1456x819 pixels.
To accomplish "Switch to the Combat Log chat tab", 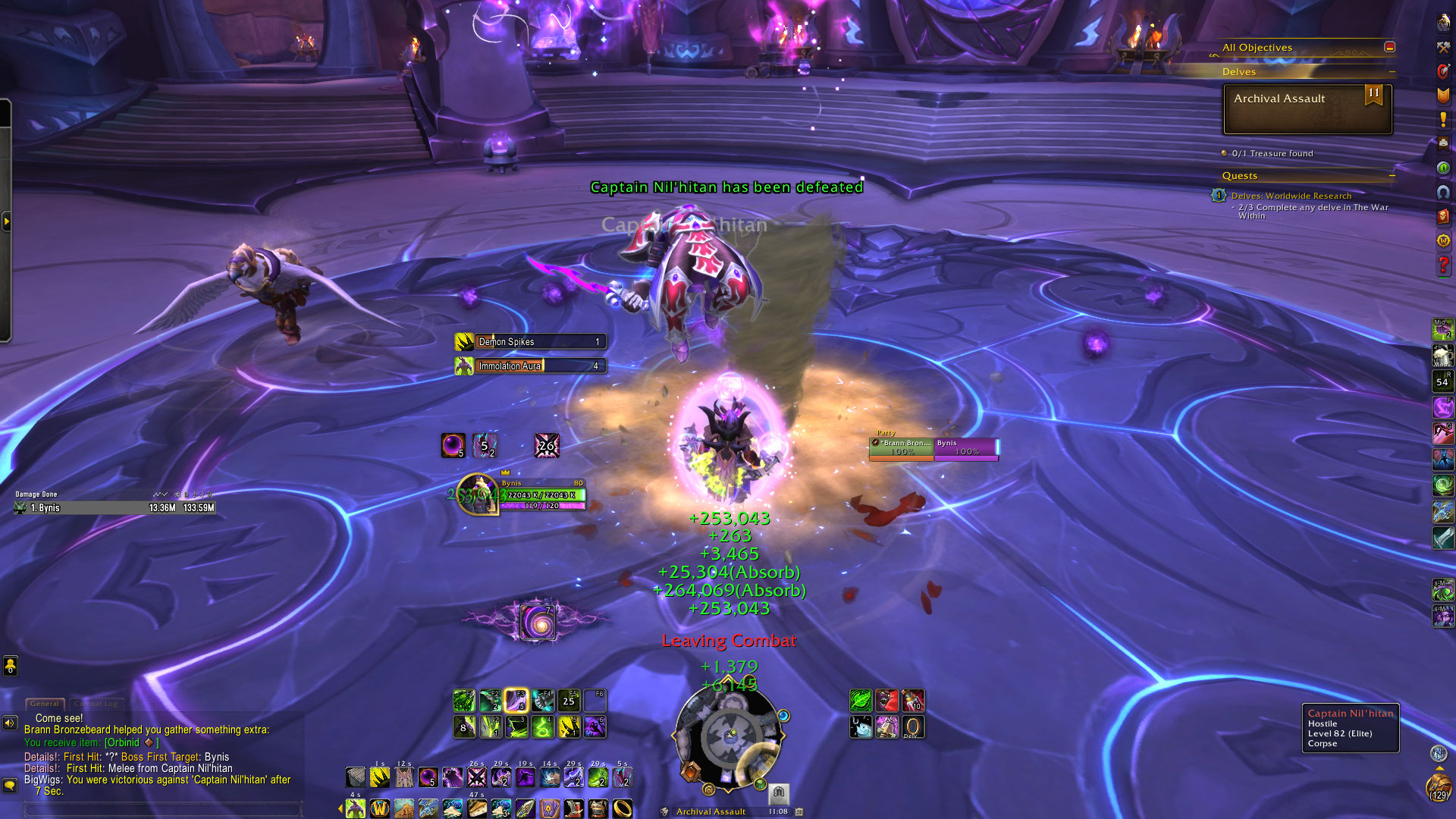I will click(x=96, y=704).
